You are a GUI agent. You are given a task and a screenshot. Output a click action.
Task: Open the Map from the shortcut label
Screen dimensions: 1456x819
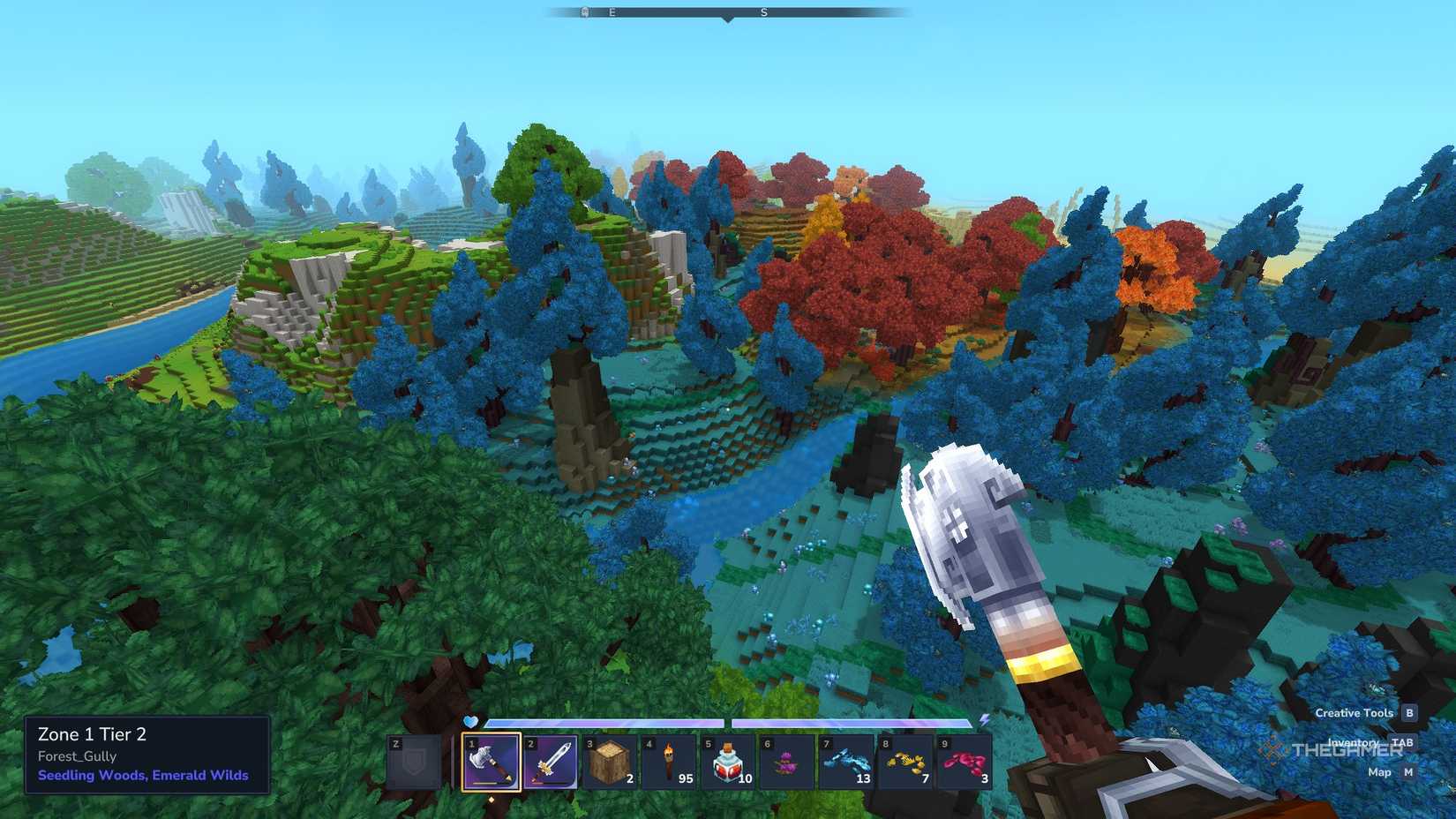point(1379,771)
